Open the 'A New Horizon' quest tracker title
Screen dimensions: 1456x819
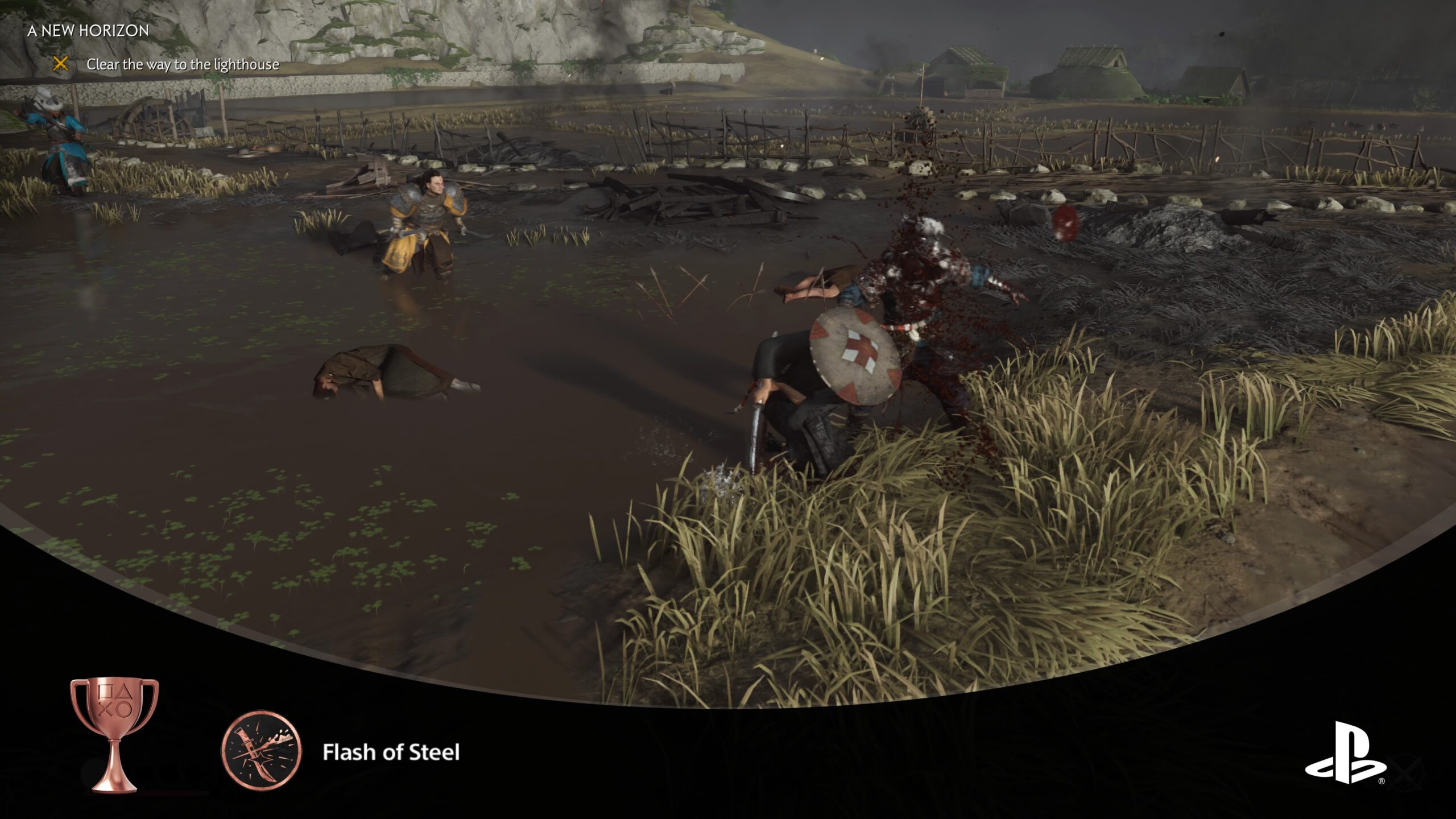88,31
